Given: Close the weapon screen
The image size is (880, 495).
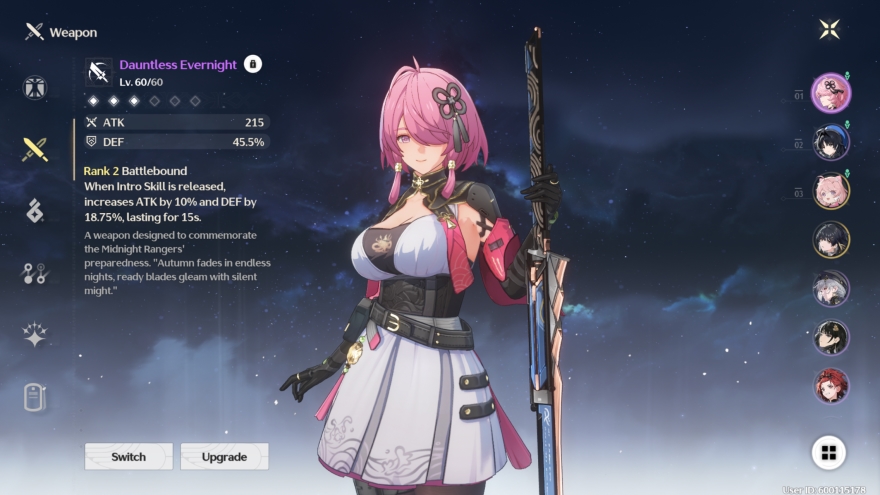Looking at the screenshot, I should [829, 29].
